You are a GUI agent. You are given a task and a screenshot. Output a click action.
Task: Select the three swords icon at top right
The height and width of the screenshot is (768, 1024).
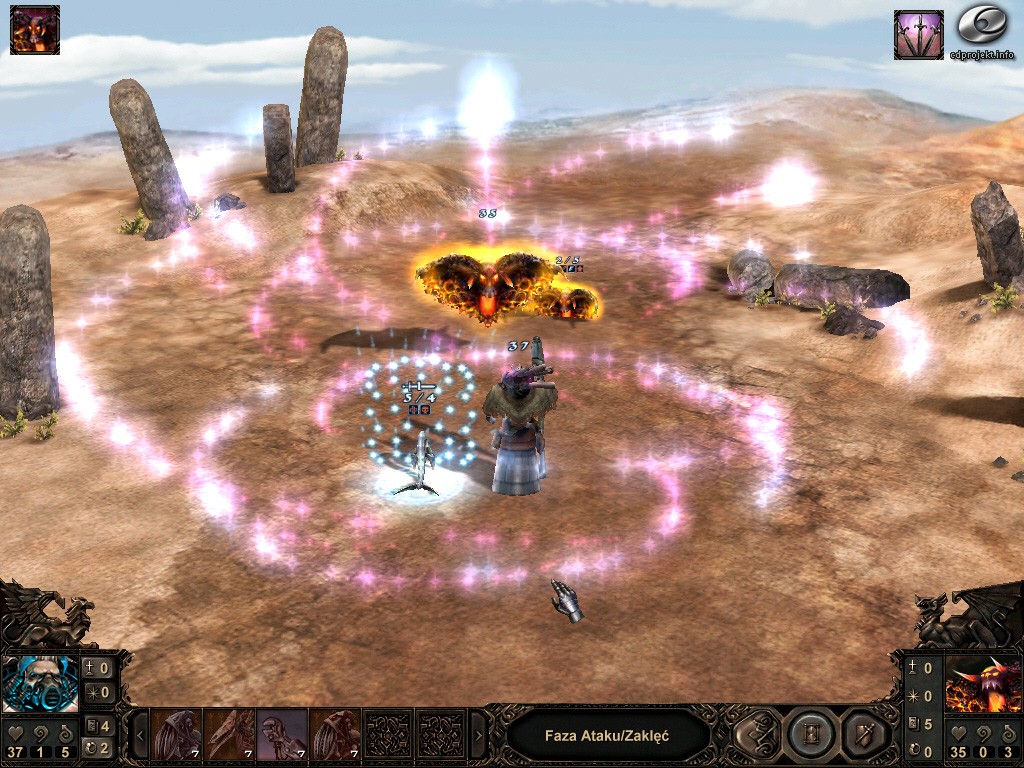point(918,35)
